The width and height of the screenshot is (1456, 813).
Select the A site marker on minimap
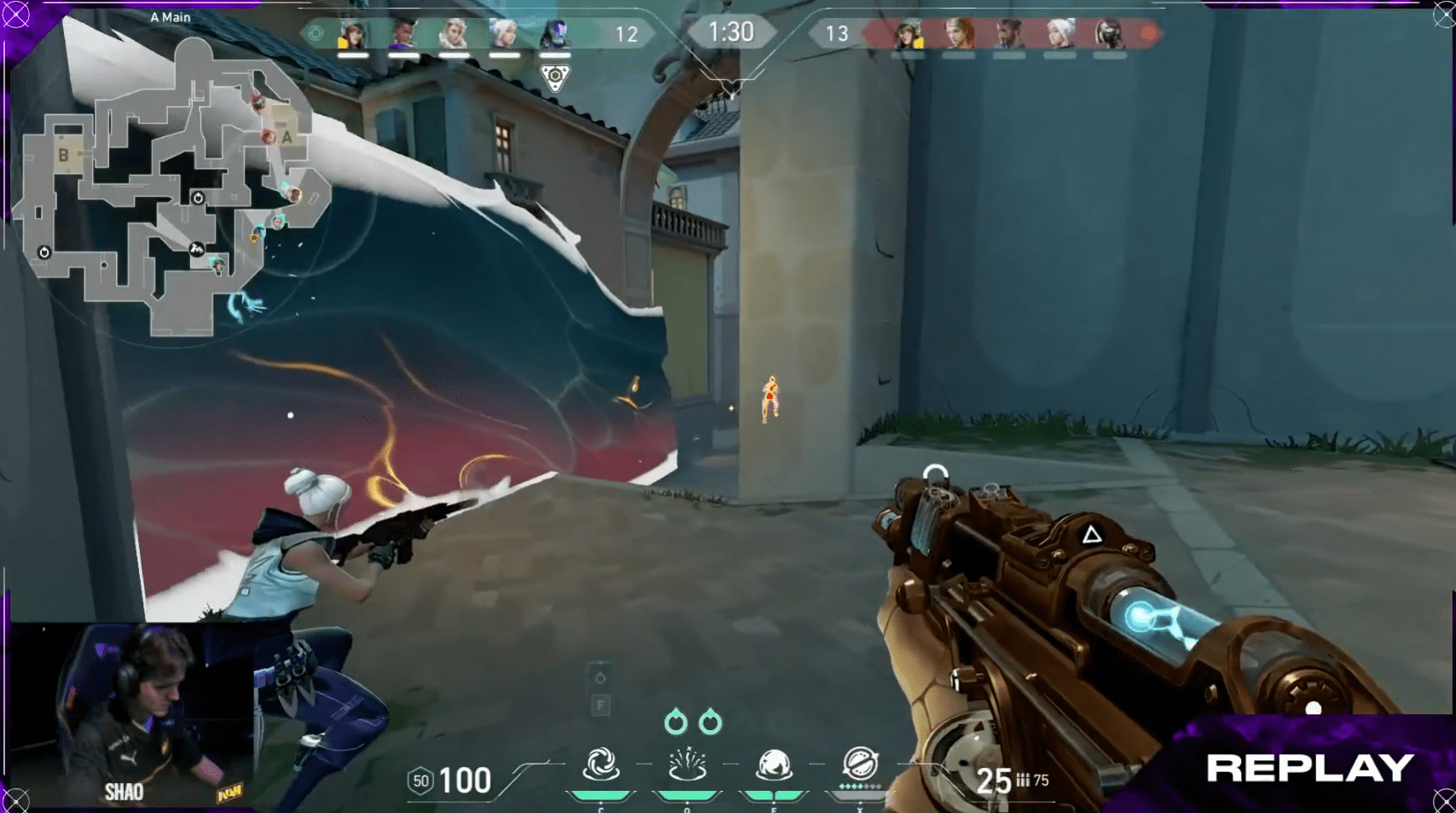(287, 136)
